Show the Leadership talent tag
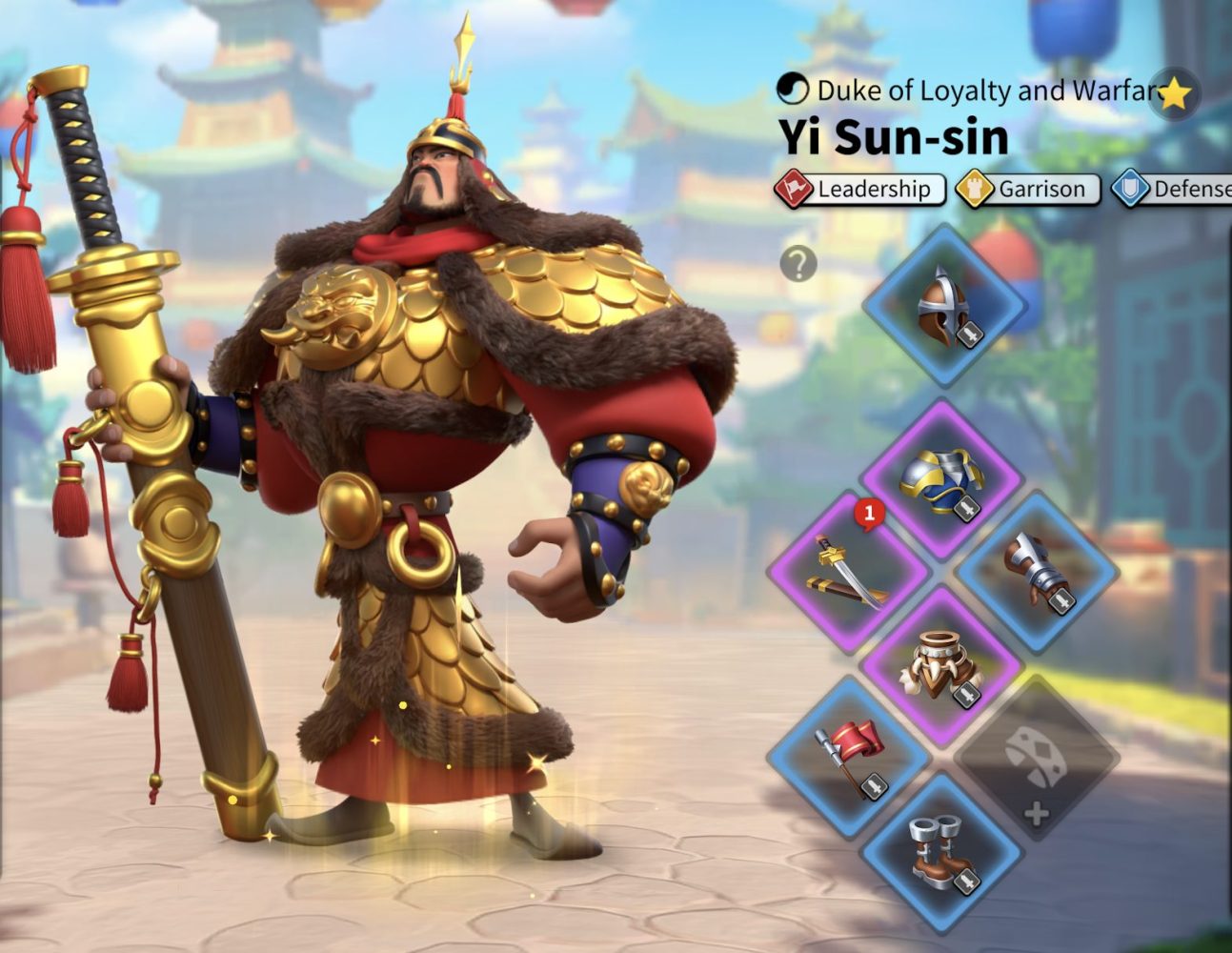The width and height of the screenshot is (1232, 953). click(860, 190)
